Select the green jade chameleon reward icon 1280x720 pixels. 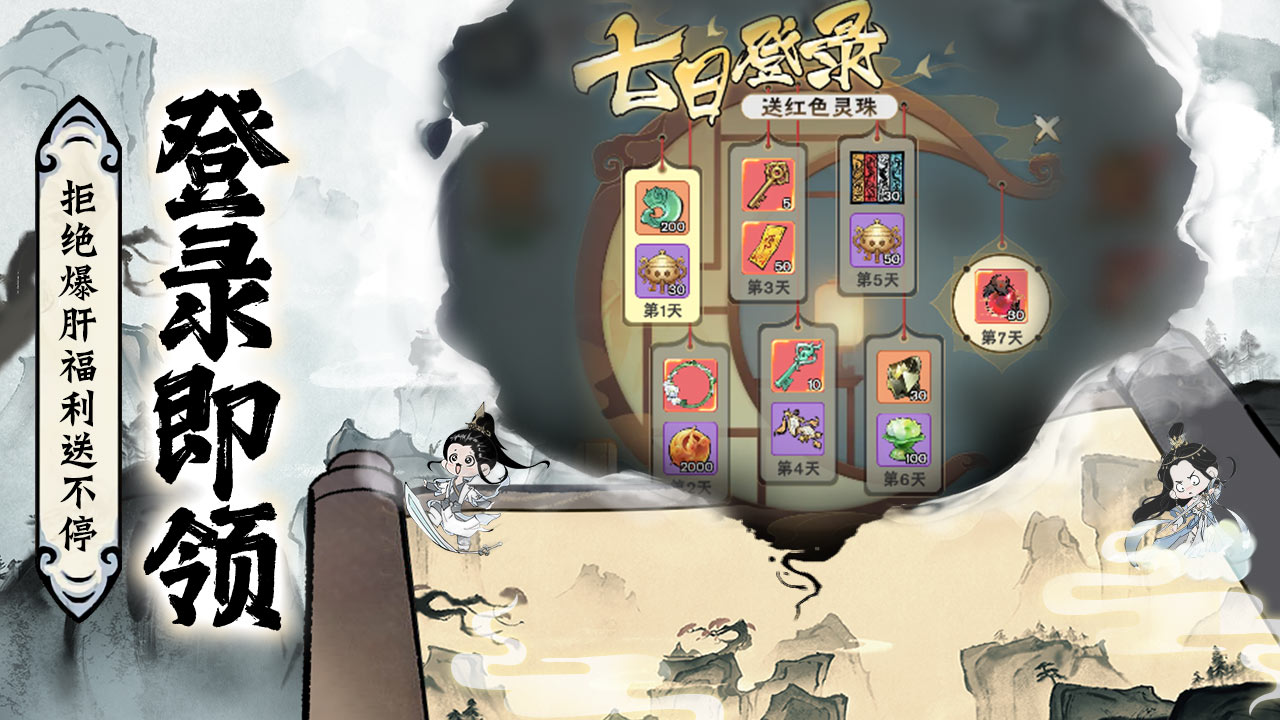coord(663,207)
